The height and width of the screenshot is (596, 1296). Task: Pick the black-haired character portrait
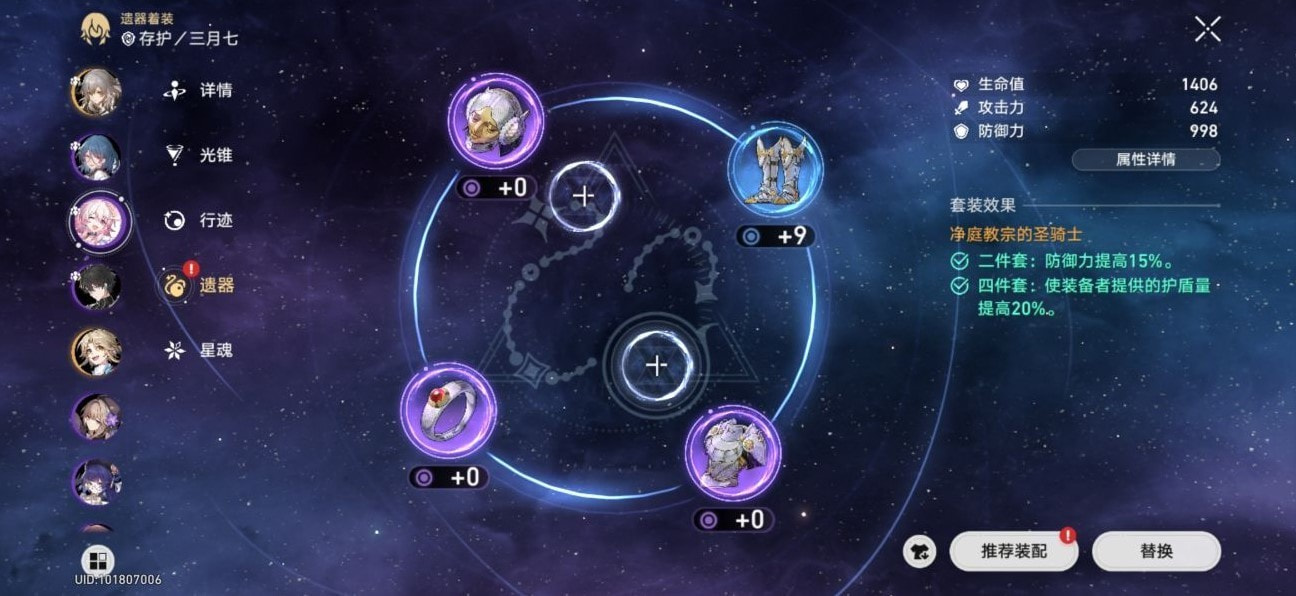(97, 287)
